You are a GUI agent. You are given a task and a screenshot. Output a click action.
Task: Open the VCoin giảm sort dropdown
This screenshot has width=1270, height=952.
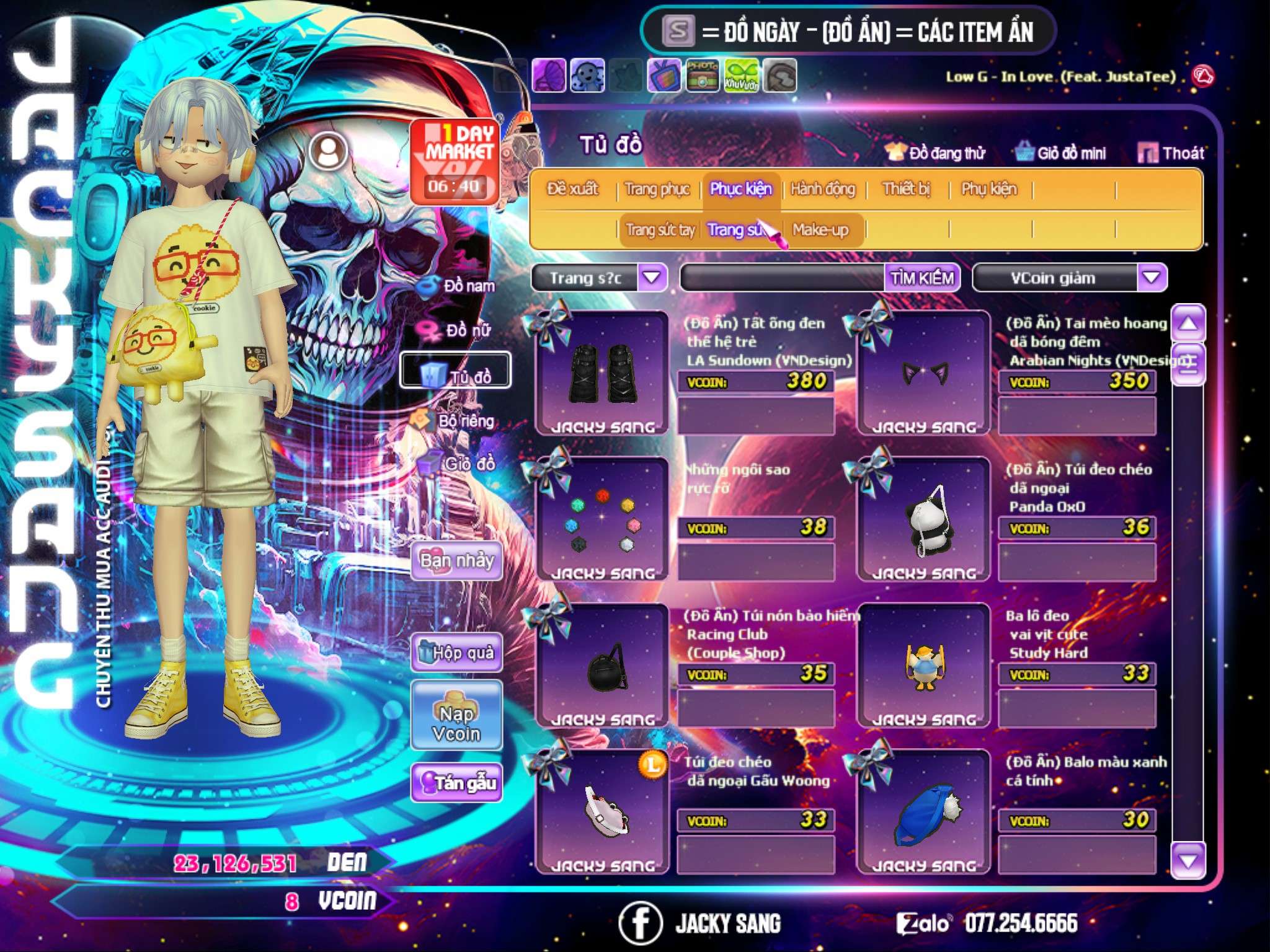pos(1151,278)
